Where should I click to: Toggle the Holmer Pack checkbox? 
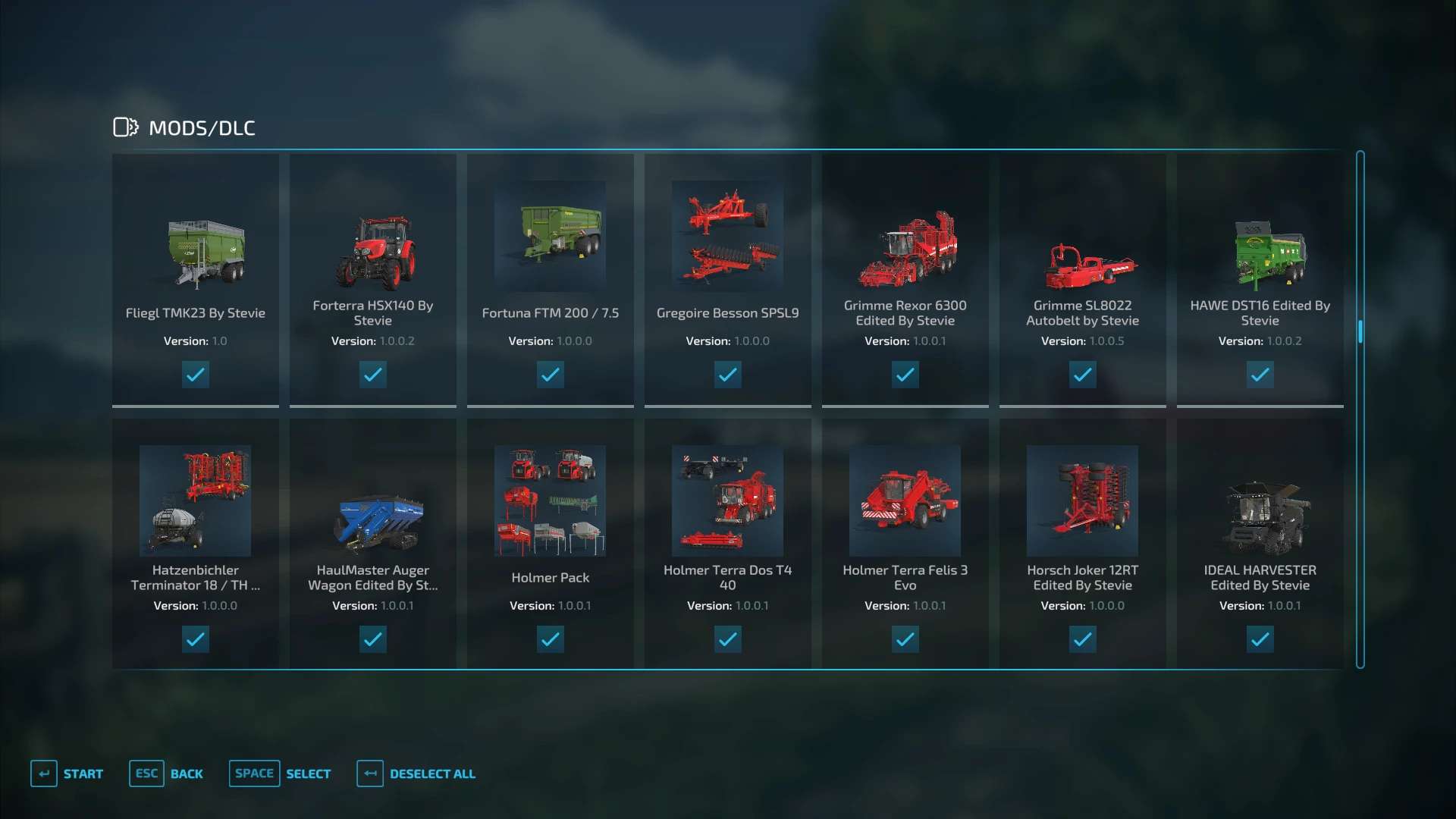pyautogui.click(x=551, y=639)
